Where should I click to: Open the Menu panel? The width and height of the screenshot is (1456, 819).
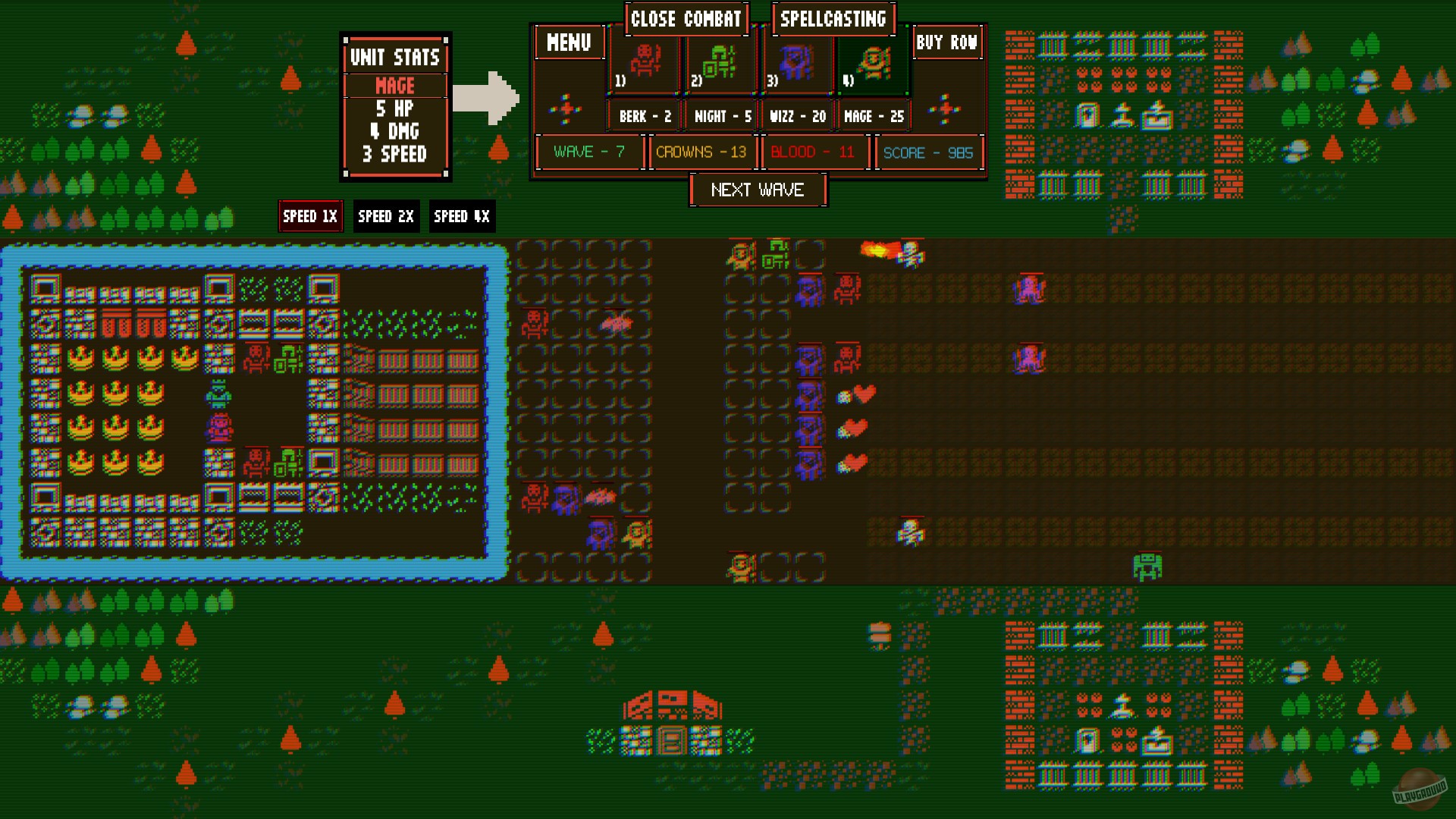(x=569, y=43)
